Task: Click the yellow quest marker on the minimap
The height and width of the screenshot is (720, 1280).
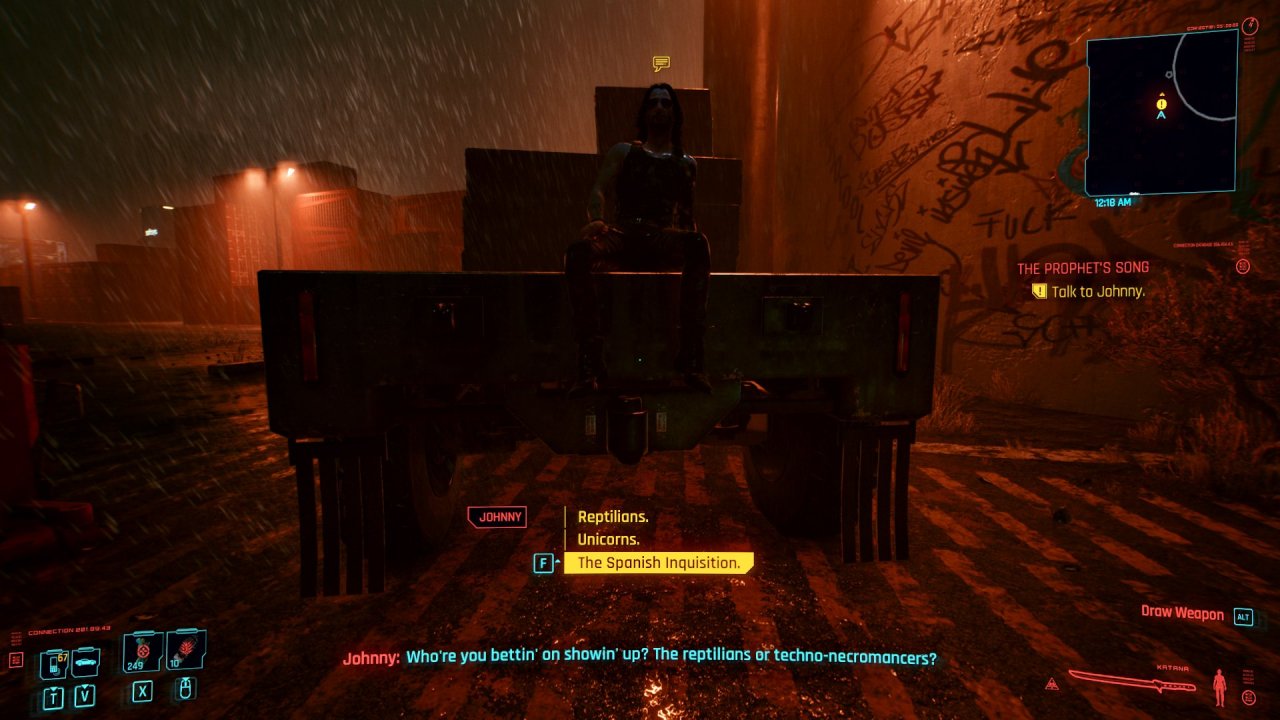Action: click(1161, 103)
